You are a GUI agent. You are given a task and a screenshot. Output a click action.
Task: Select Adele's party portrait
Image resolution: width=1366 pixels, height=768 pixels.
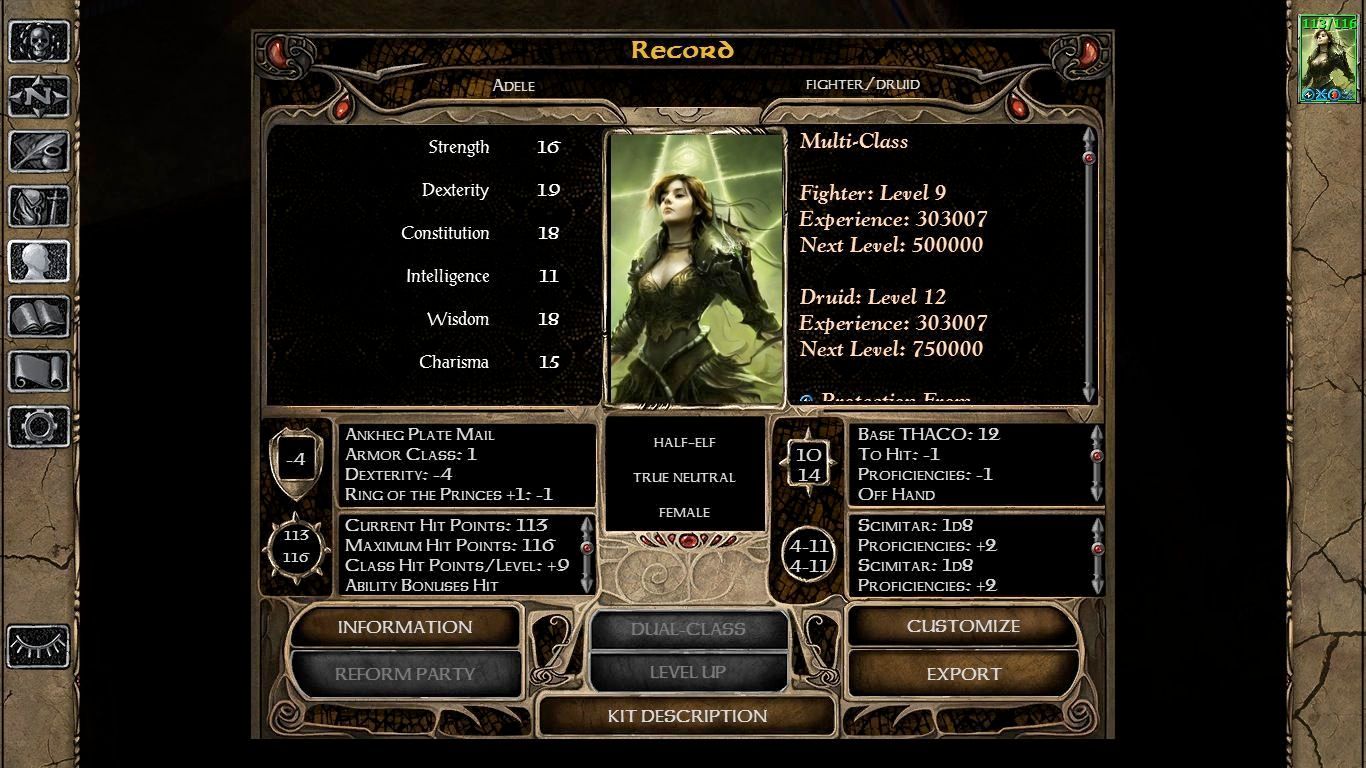pyautogui.click(x=1327, y=59)
